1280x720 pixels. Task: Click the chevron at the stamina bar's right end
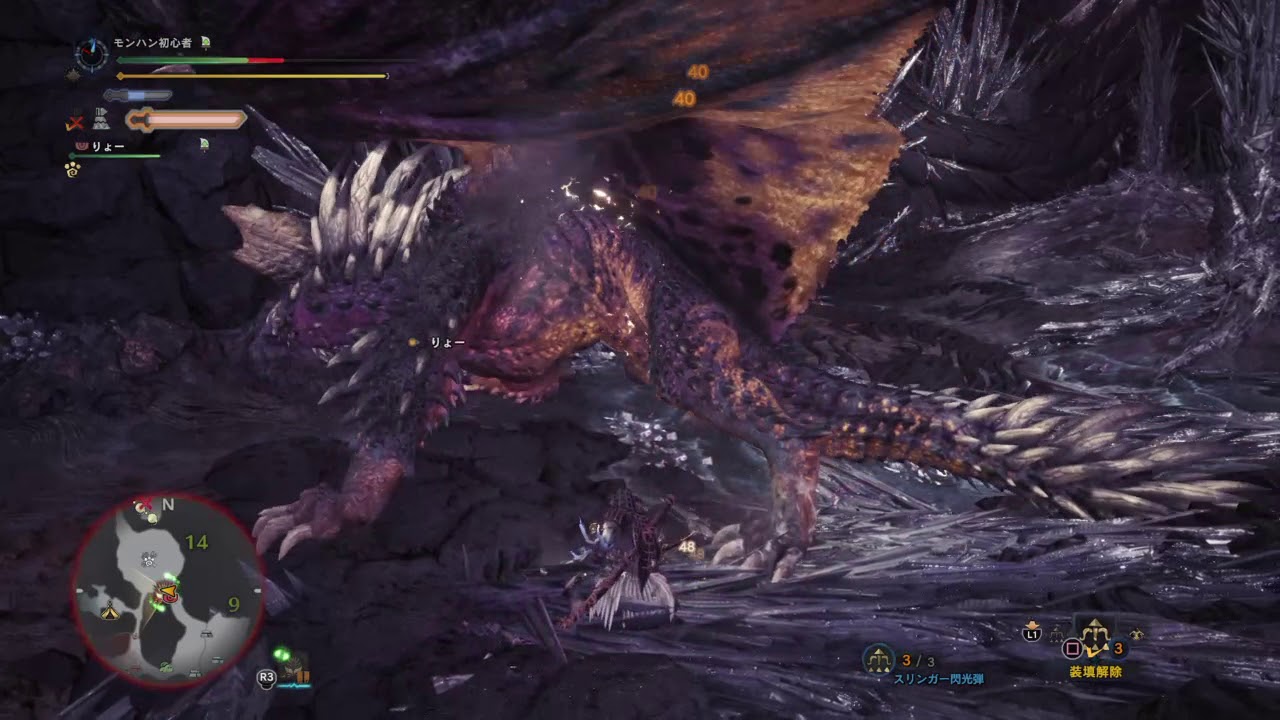coord(384,75)
